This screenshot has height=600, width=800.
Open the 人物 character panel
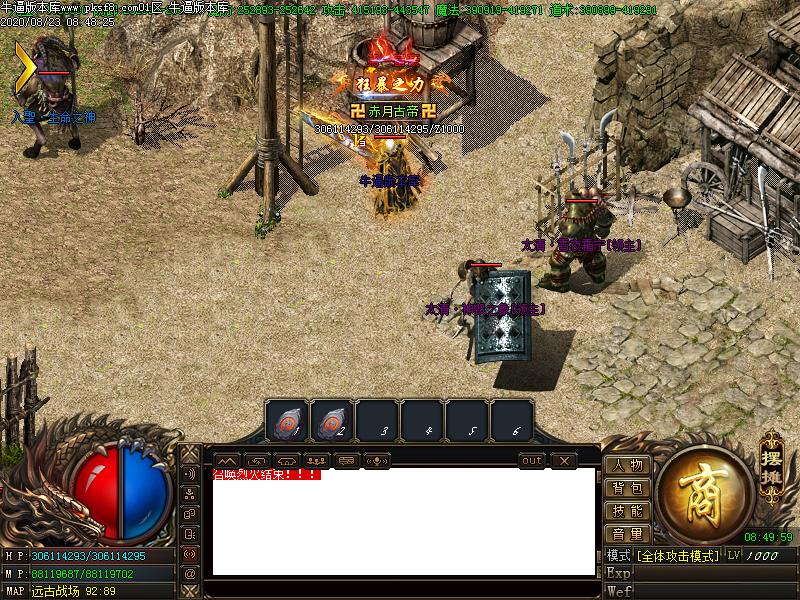pos(628,465)
